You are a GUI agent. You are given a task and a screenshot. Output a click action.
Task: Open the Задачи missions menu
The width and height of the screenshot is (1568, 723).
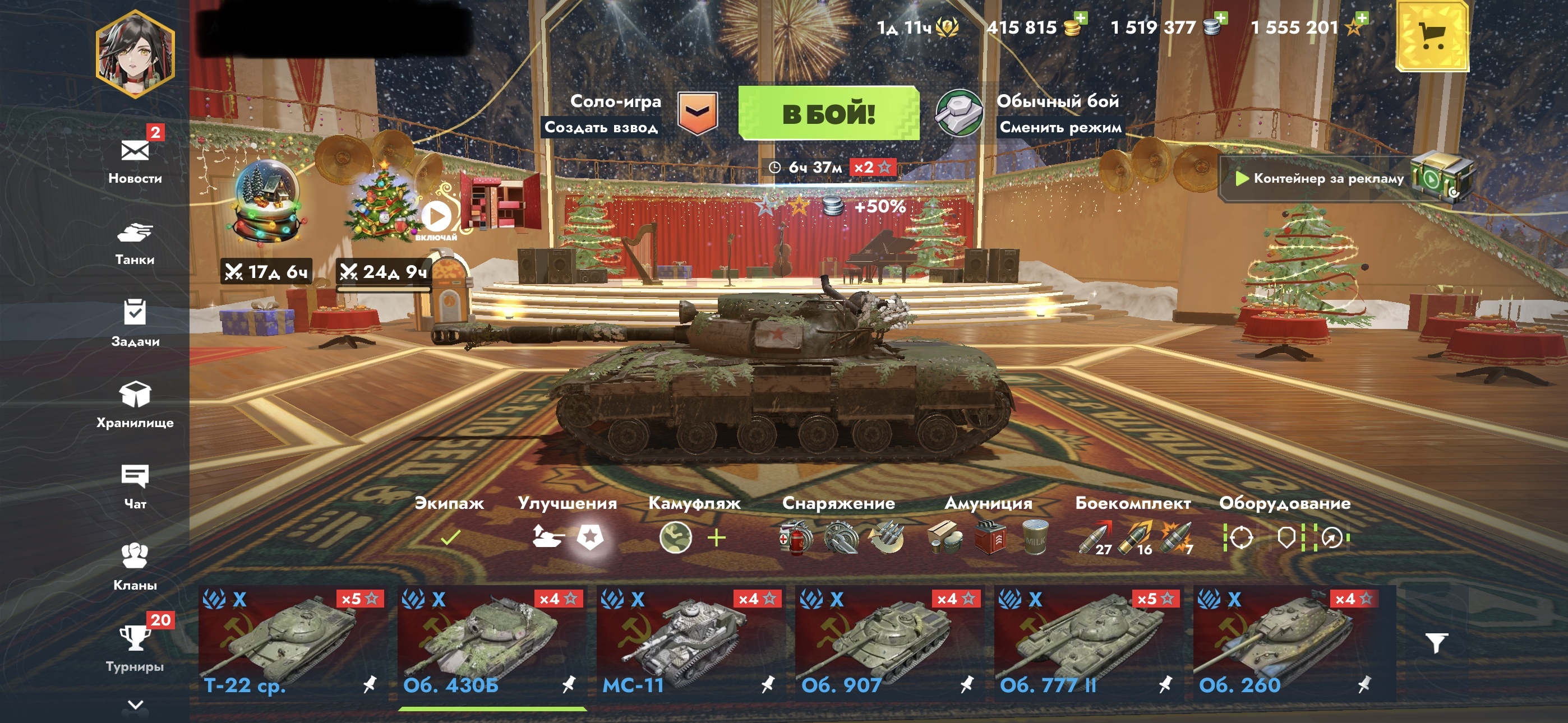click(135, 323)
